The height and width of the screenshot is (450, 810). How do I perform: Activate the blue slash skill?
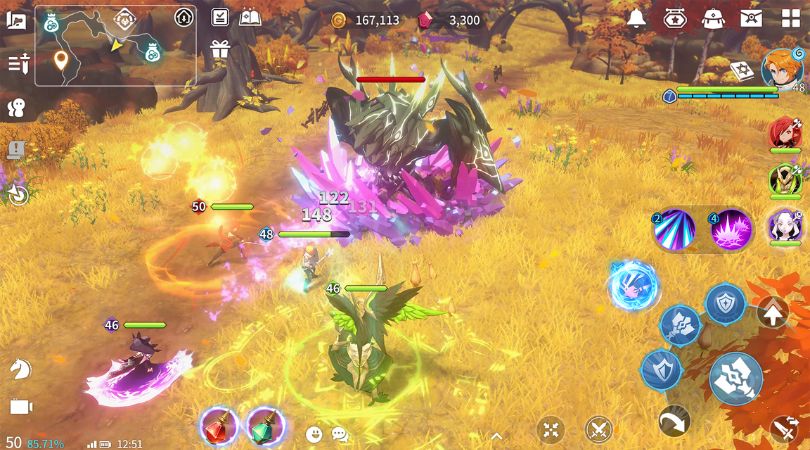click(674, 229)
